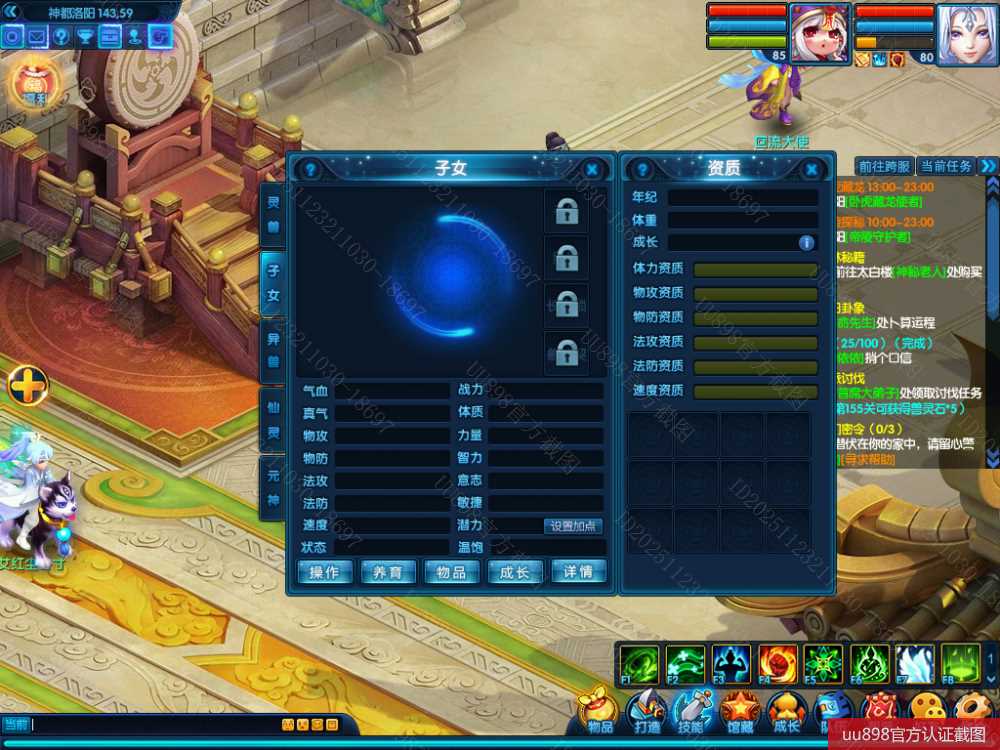Image resolution: width=1000 pixels, height=750 pixels.
Task: Click the 养育 nurture button
Action: (388, 572)
